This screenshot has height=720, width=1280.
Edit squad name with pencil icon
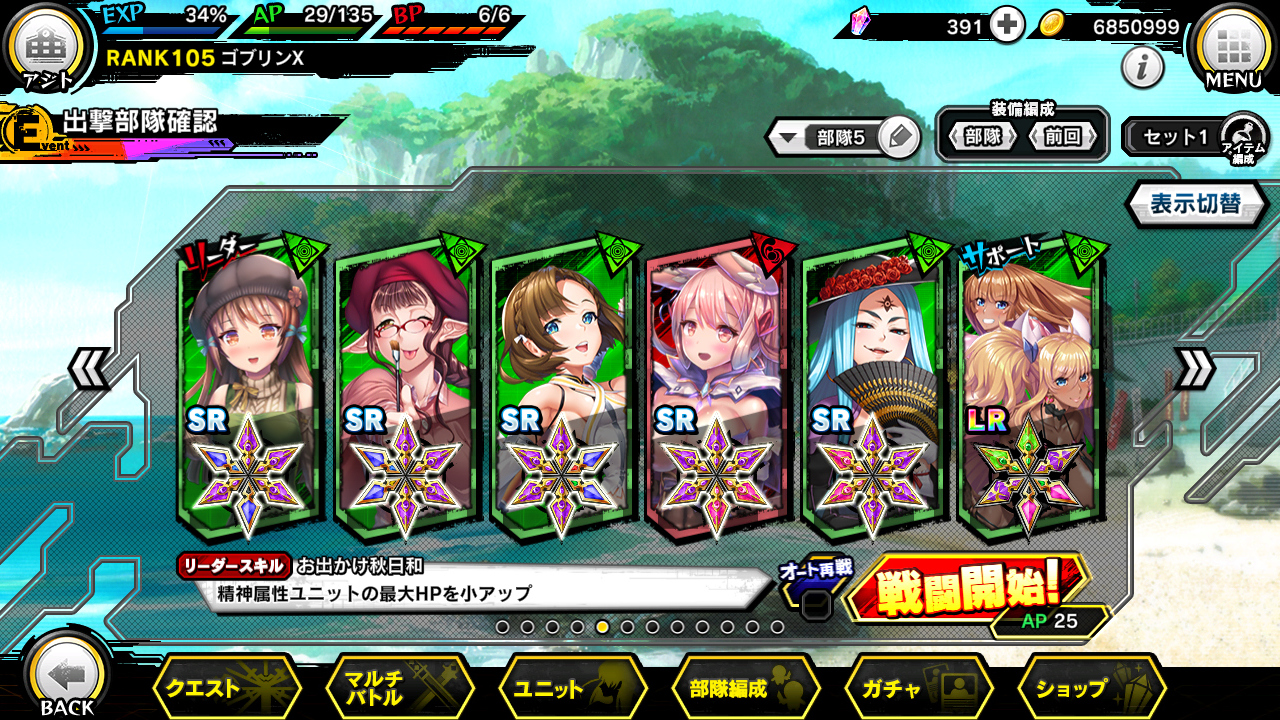coord(900,137)
